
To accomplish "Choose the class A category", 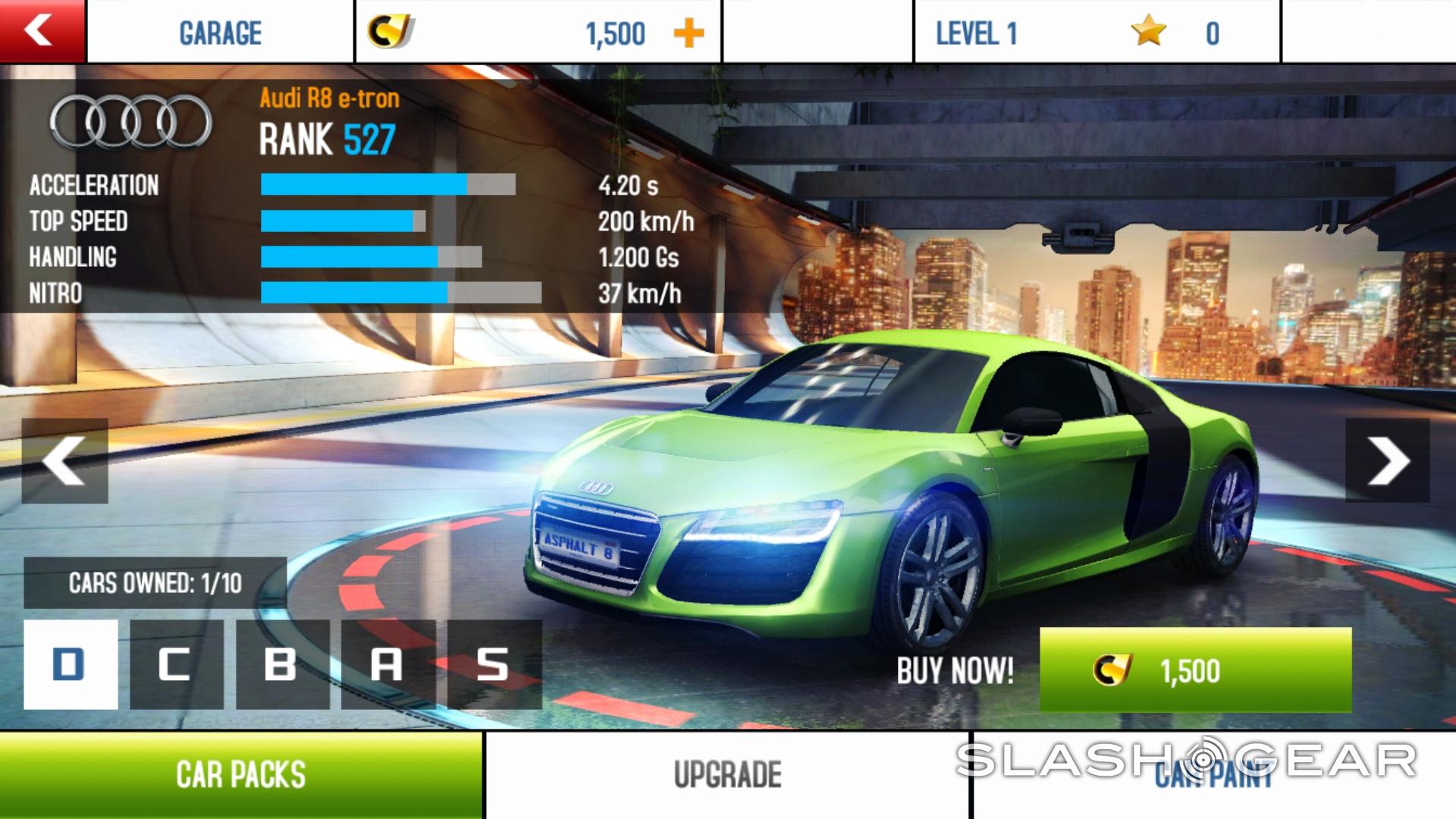I will click(388, 664).
